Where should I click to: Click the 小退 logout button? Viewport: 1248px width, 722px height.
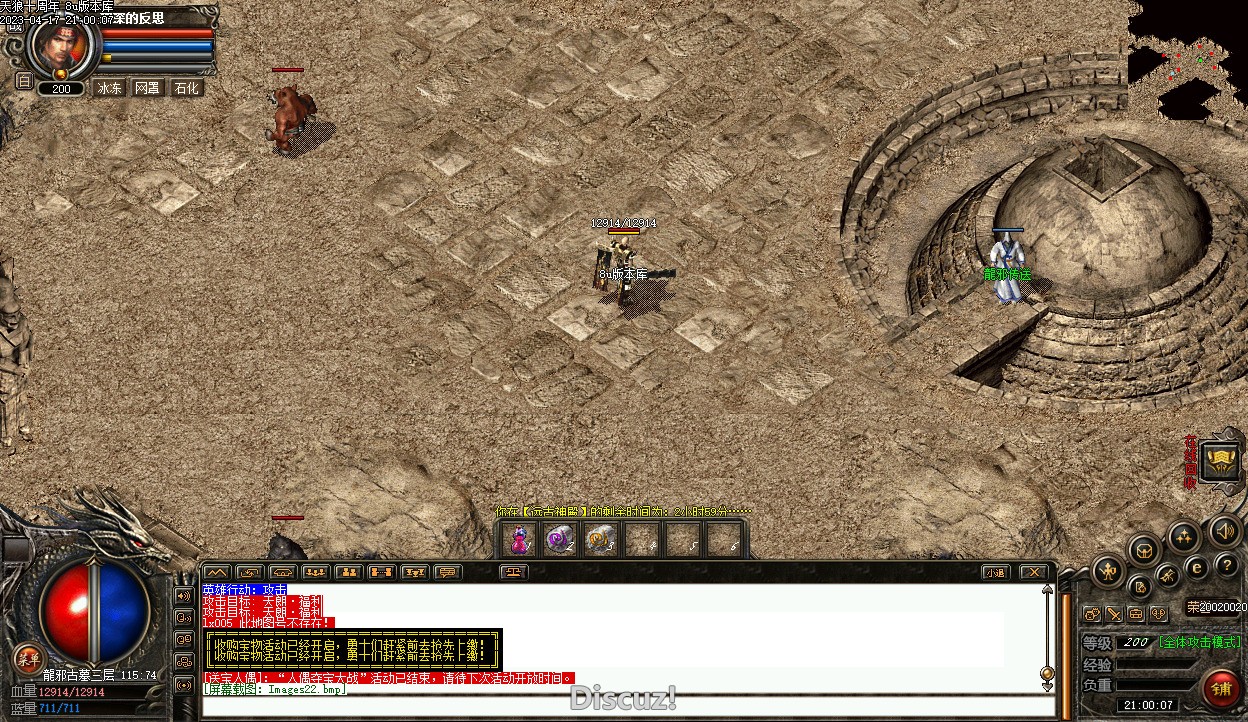pos(994,573)
